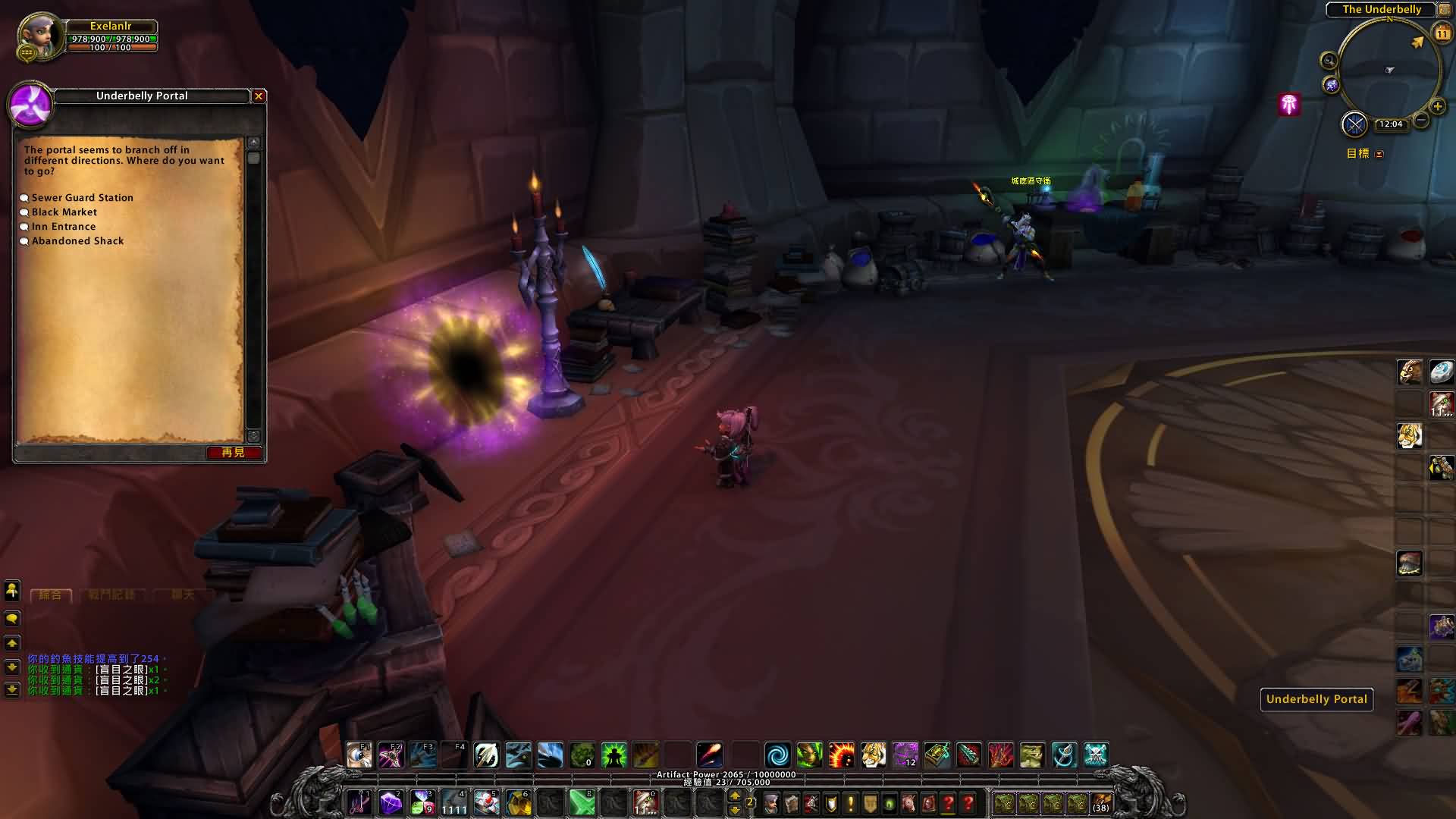This screenshot has width=1456, height=819.
Task: Open the backpack showing 38 free slots
Action: [1101, 803]
